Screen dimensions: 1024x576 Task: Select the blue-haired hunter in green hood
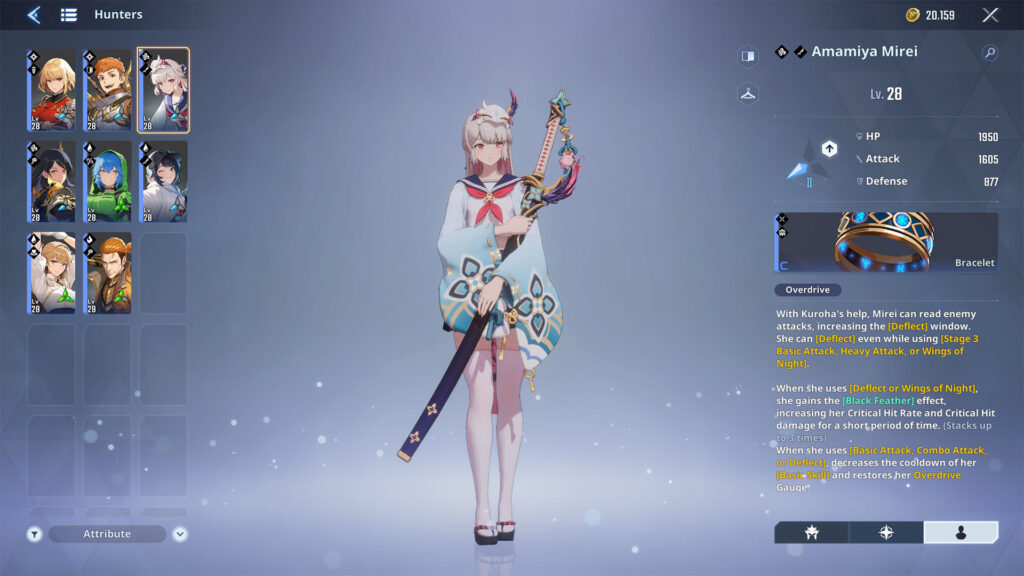(107, 181)
